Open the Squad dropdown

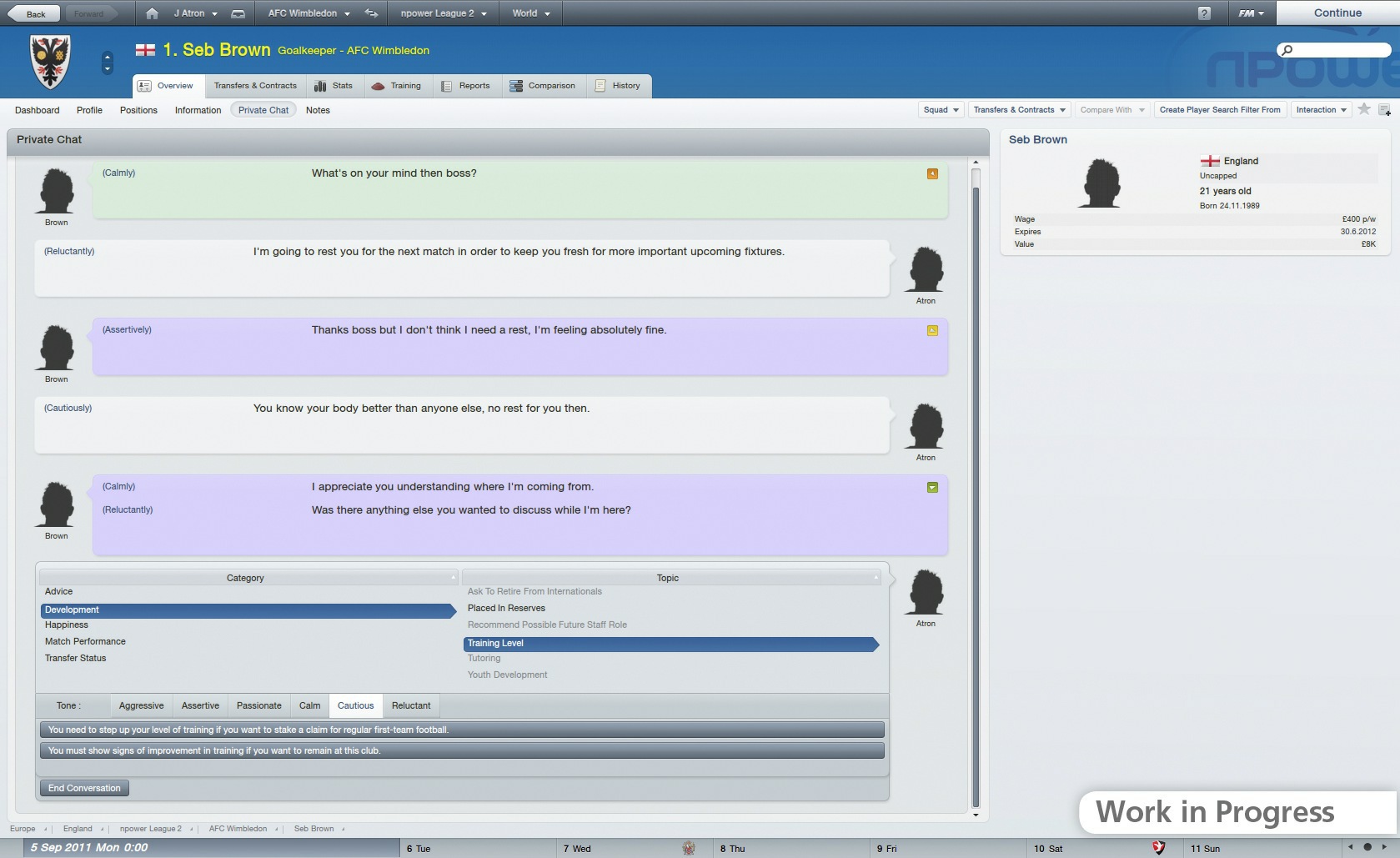[940, 109]
